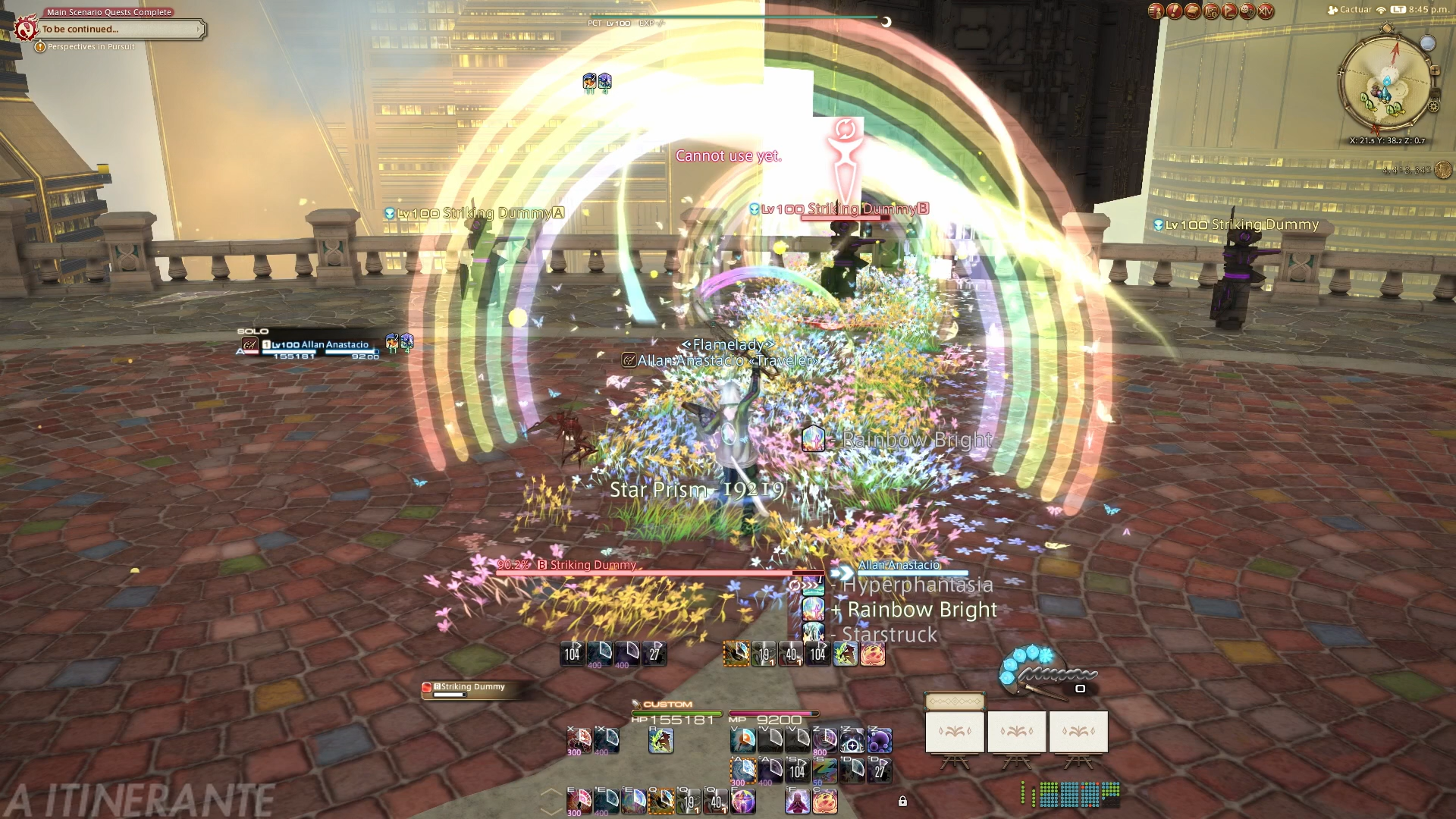Screen dimensions: 1456x819
Task: Click the gil currency coin icon
Action: click(x=1443, y=170)
